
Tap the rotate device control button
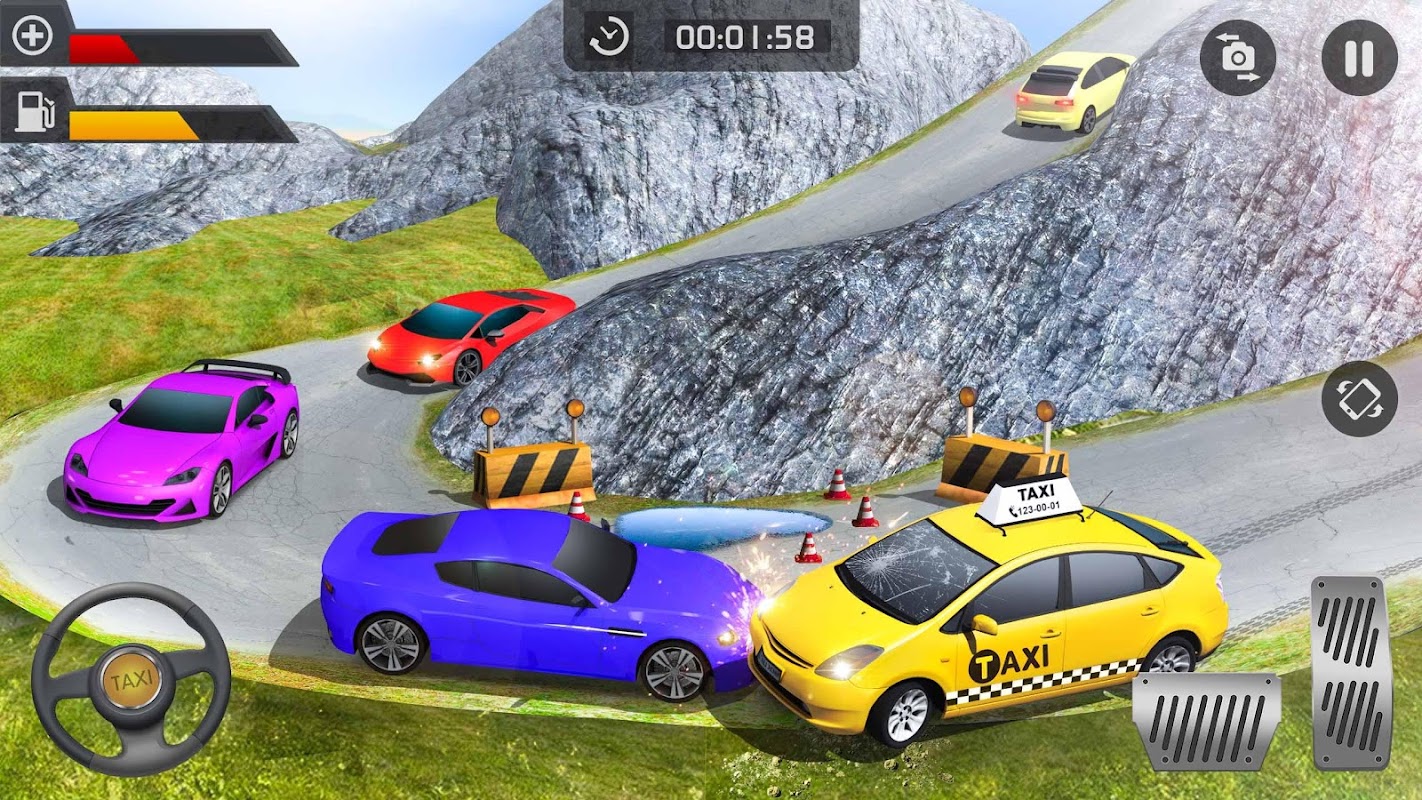[1359, 399]
